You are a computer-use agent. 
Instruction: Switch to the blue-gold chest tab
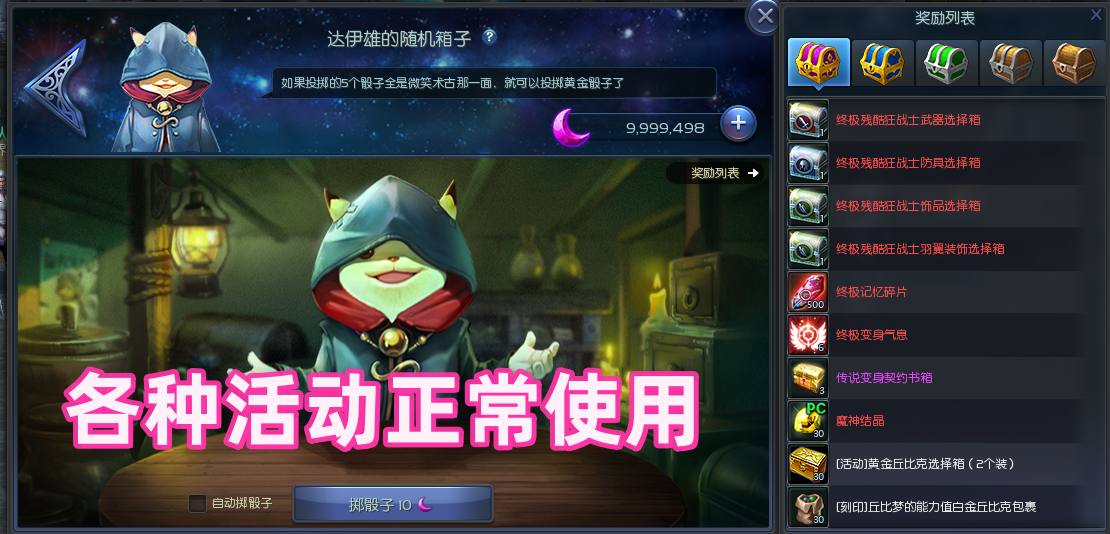coord(882,63)
